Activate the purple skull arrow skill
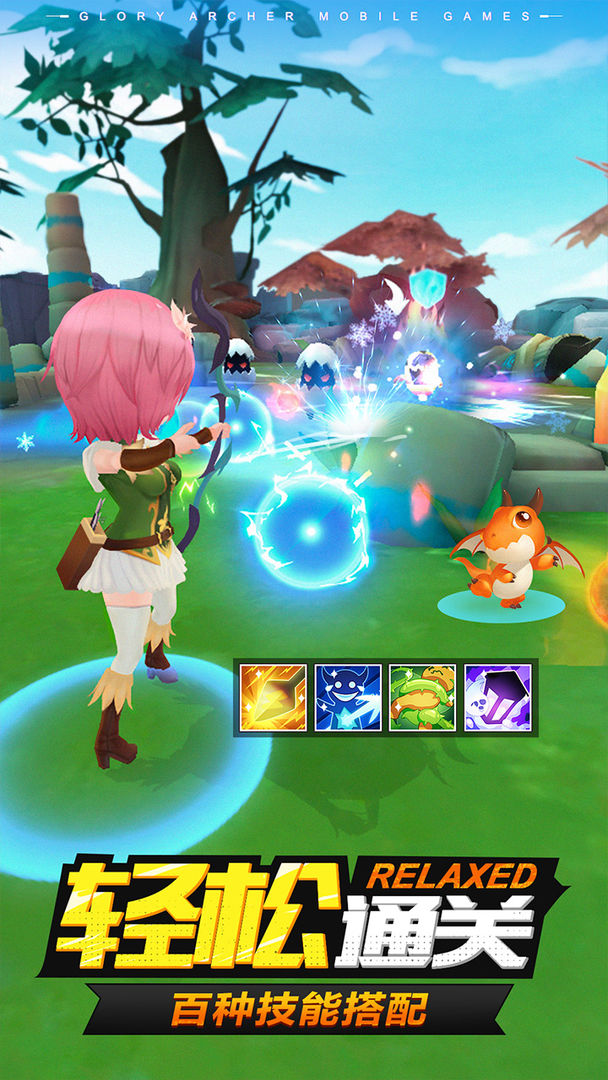Viewport: 608px width, 1080px height. coord(497,697)
